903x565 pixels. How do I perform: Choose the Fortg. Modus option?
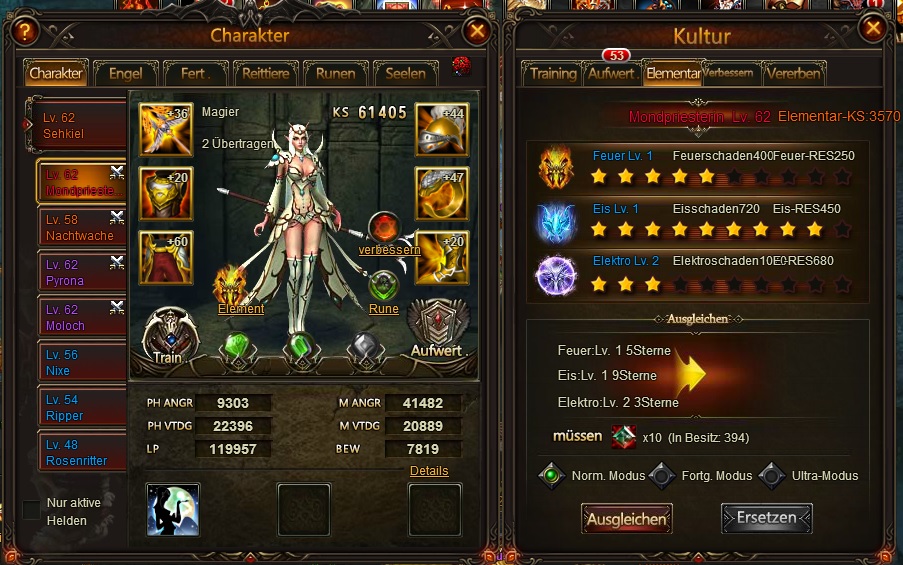(x=661, y=476)
